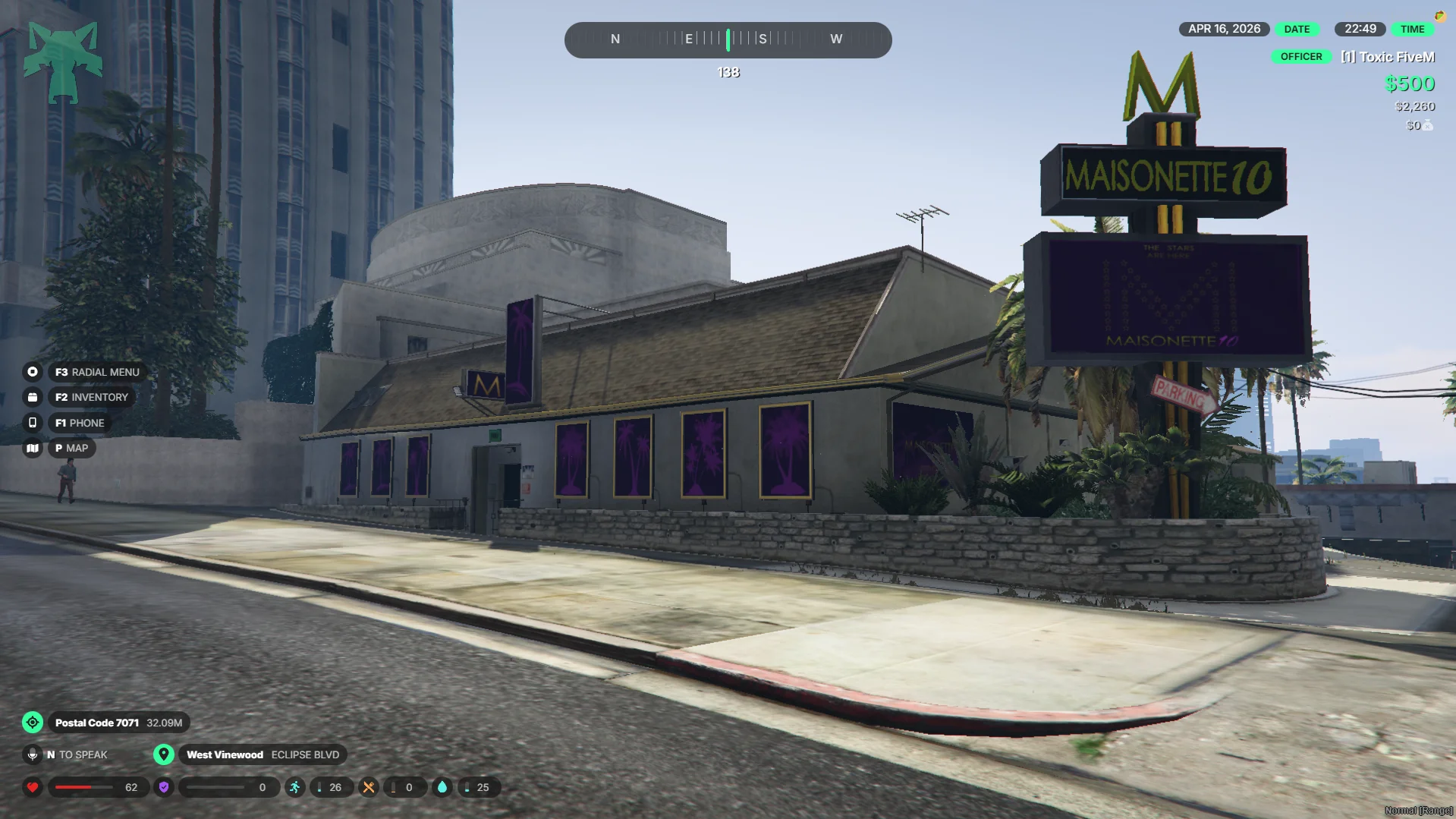The width and height of the screenshot is (1456, 819).
Task: Select the West Vinewood location pin icon
Action: (x=163, y=754)
